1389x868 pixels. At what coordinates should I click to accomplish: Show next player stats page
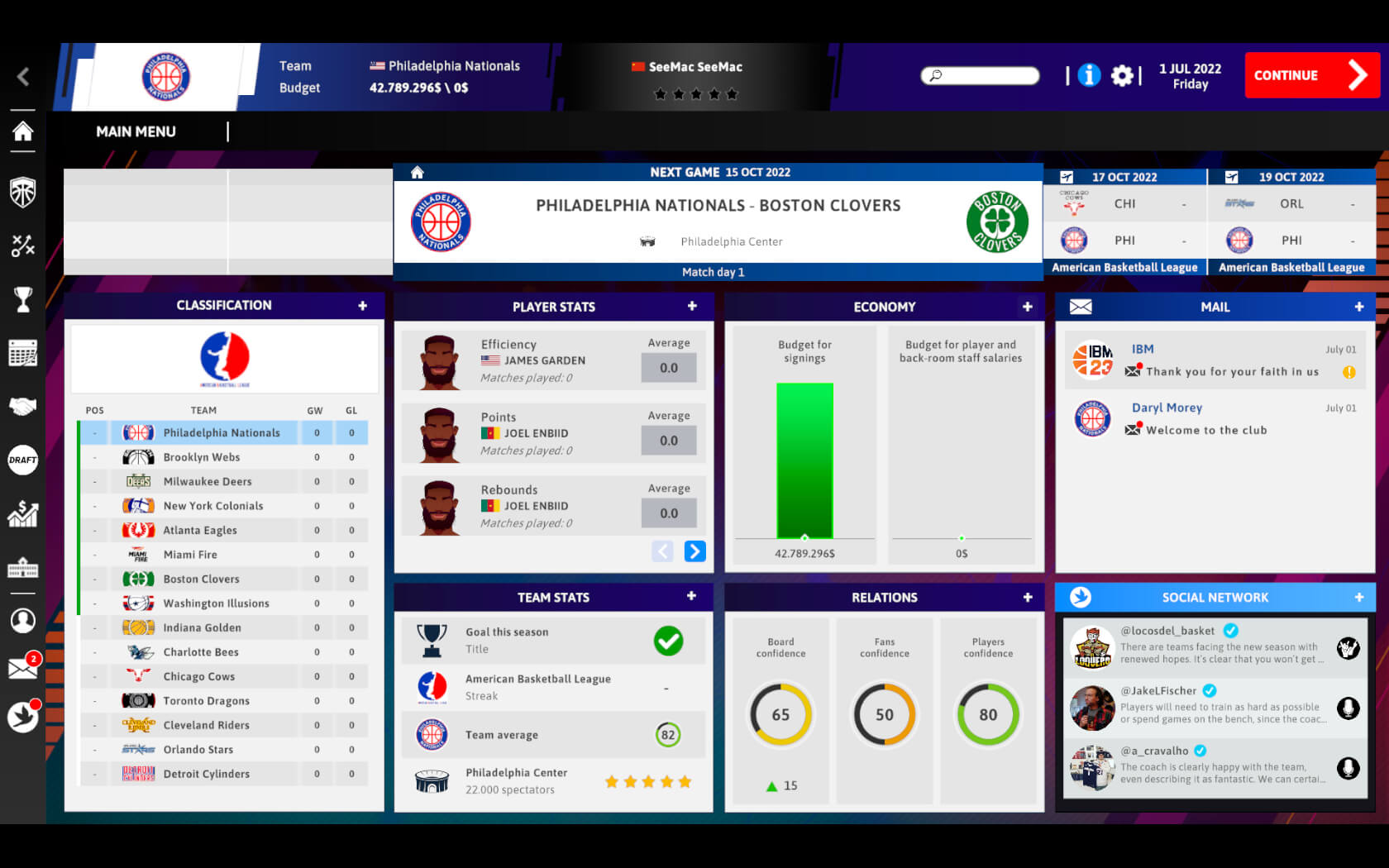tap(695, 551)
